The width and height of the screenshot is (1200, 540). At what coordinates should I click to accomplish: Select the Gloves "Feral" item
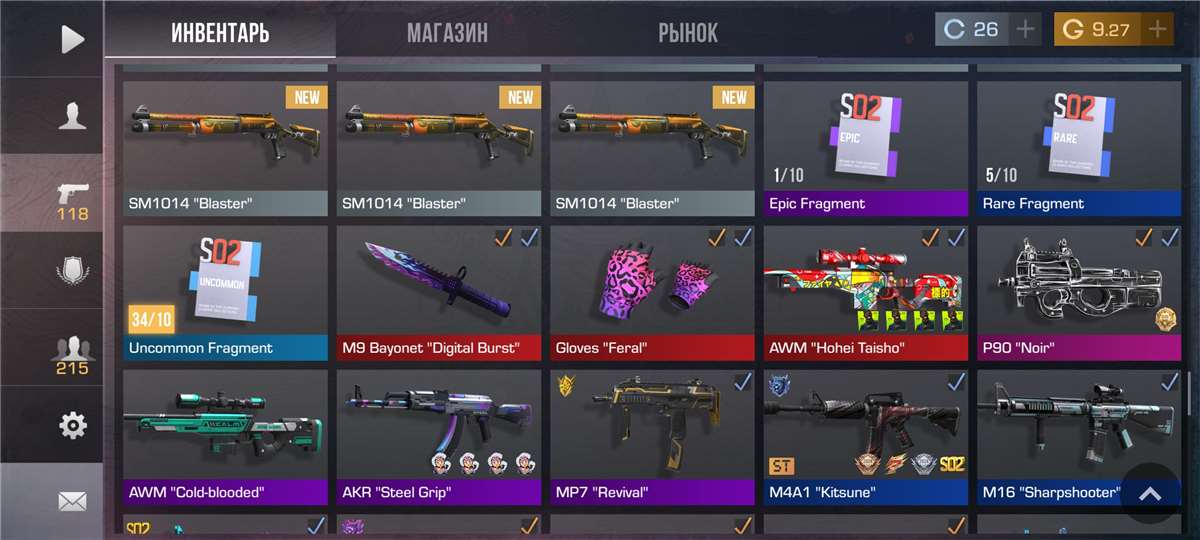[652, 292]
